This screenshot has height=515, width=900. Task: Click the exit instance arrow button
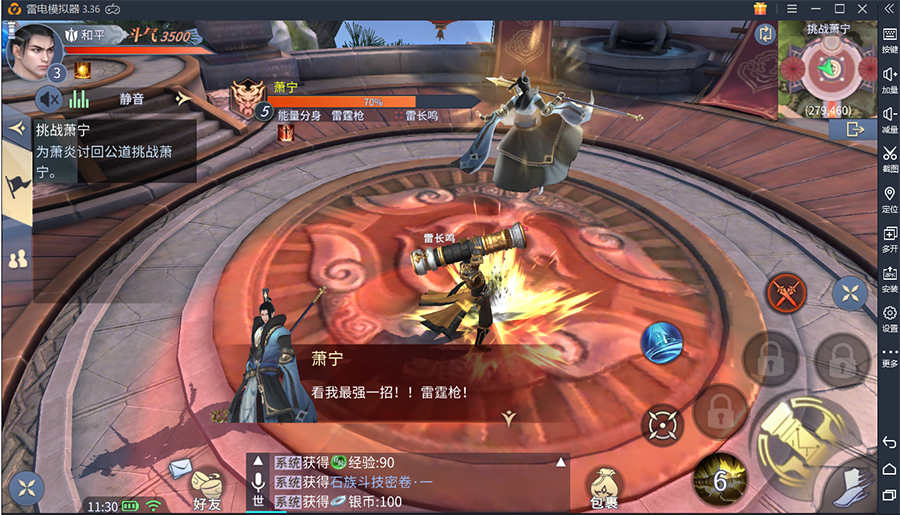tap(853, 129)
